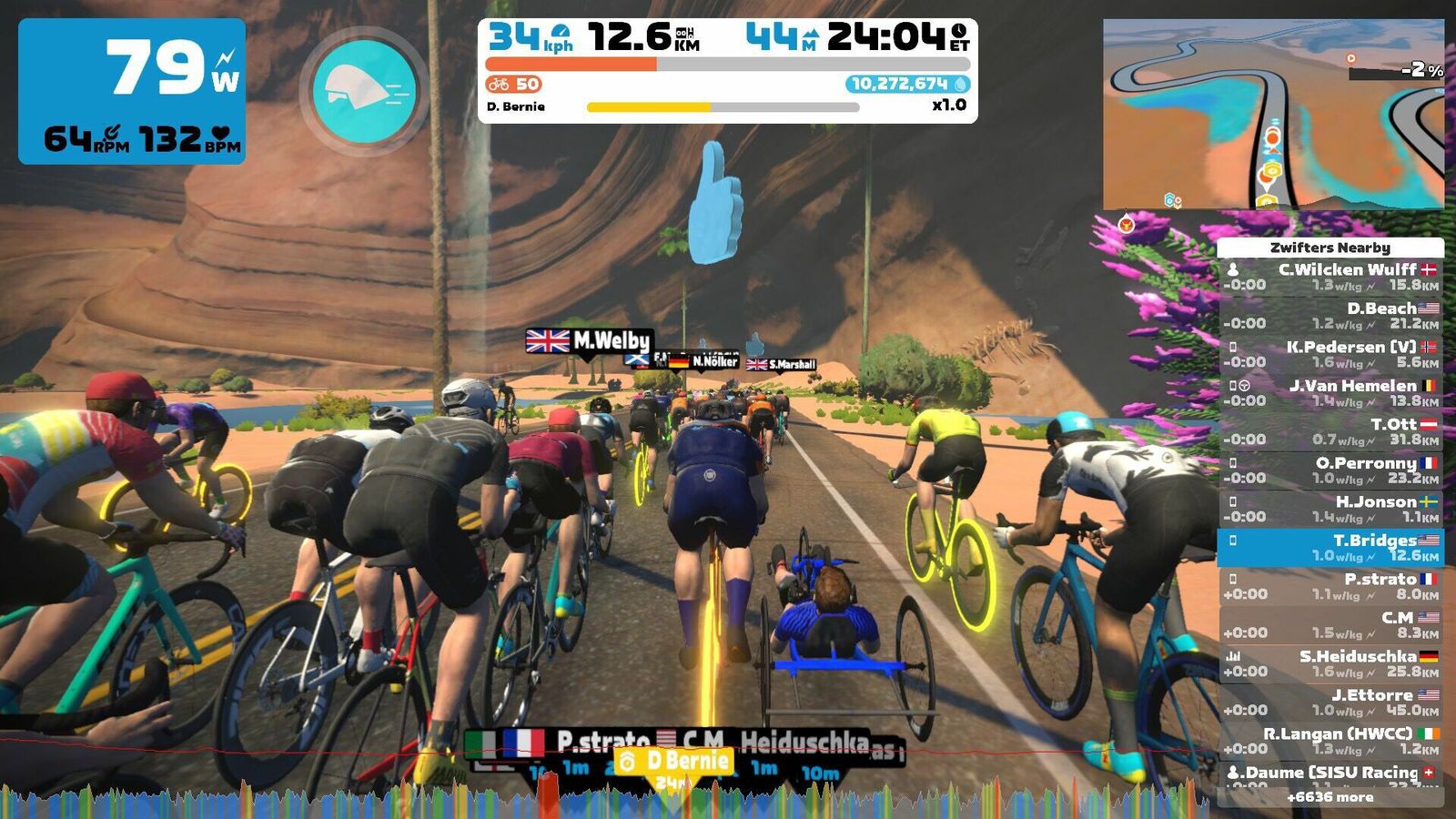Pick R.Langan (HWCC) rider entry

(x=1330, y=741)
